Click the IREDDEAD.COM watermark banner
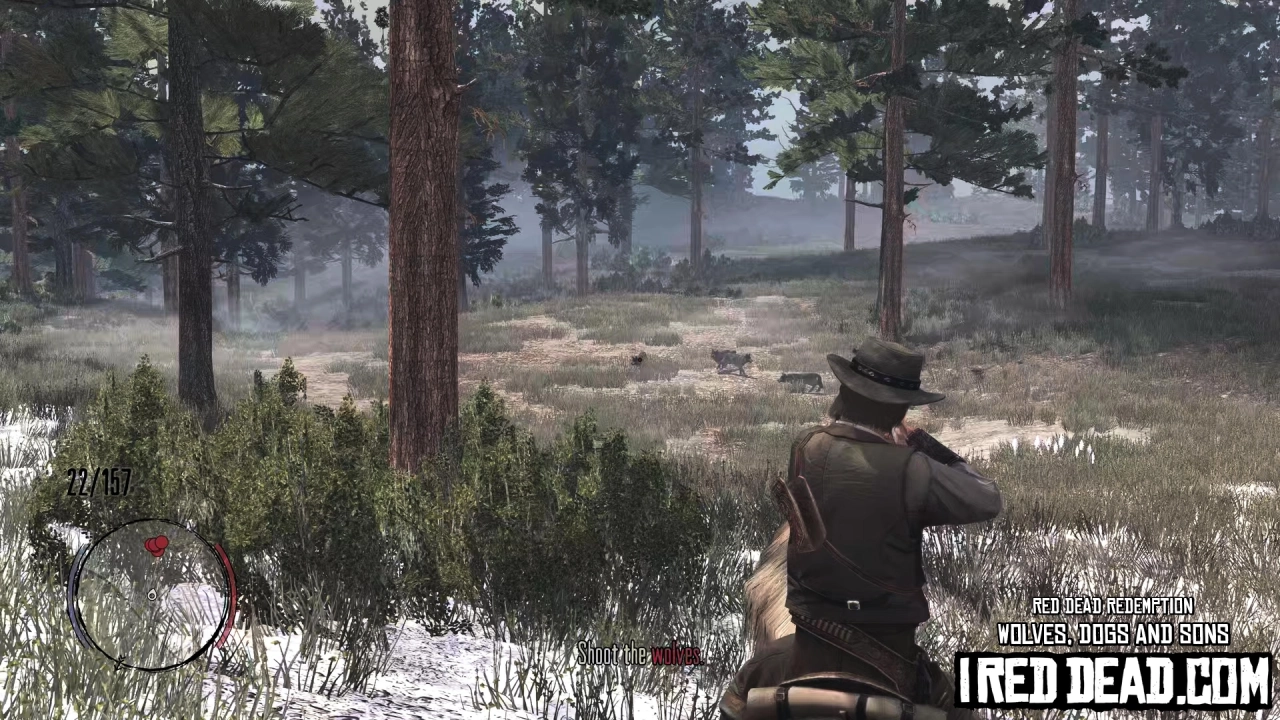The height and width of the screenshot is (720, 1280). coord(1110,680)
